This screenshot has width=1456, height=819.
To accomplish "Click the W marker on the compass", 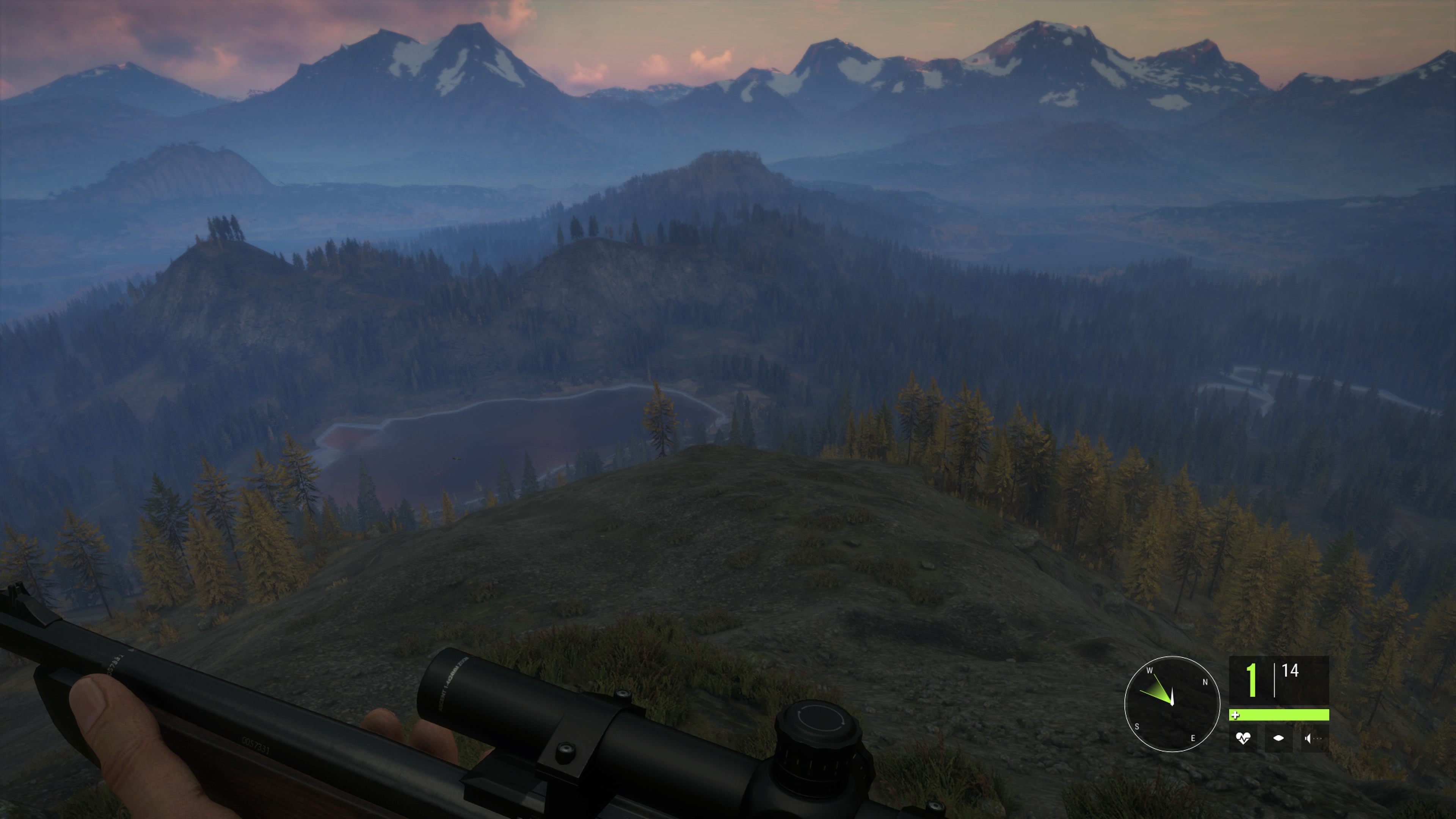I will tap(1150, 671).
